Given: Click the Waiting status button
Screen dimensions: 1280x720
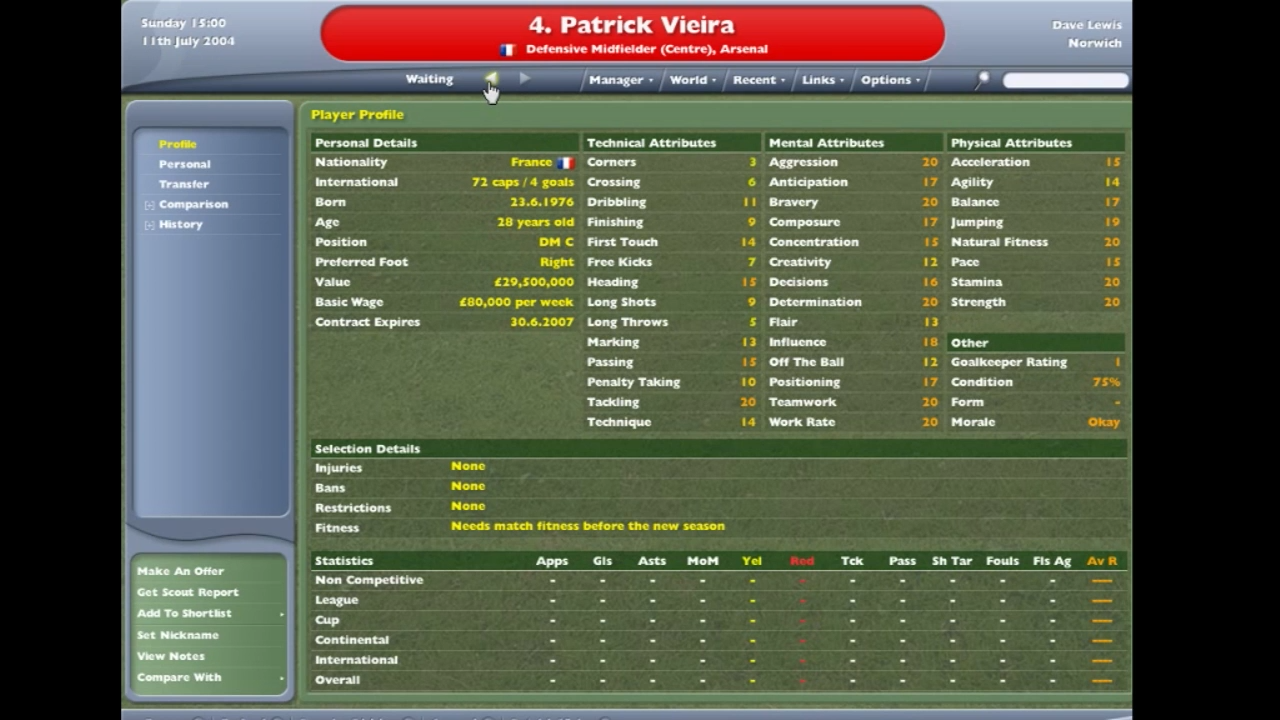Looking at the screenshot, I should 429,79.
